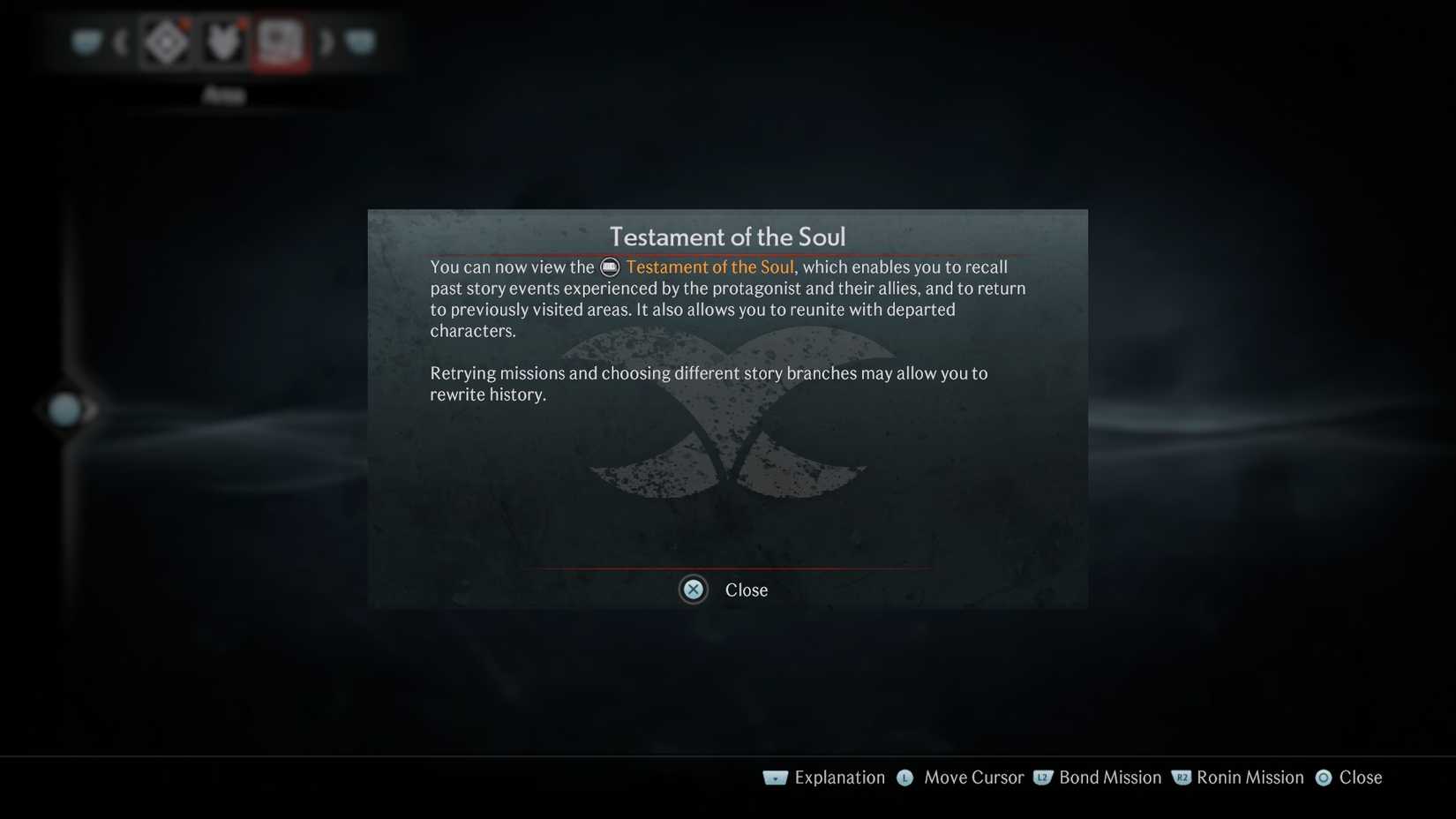Select the armor emblem icon in top bar
Viewport: 1456px width, 819px height.
[223, 41]
